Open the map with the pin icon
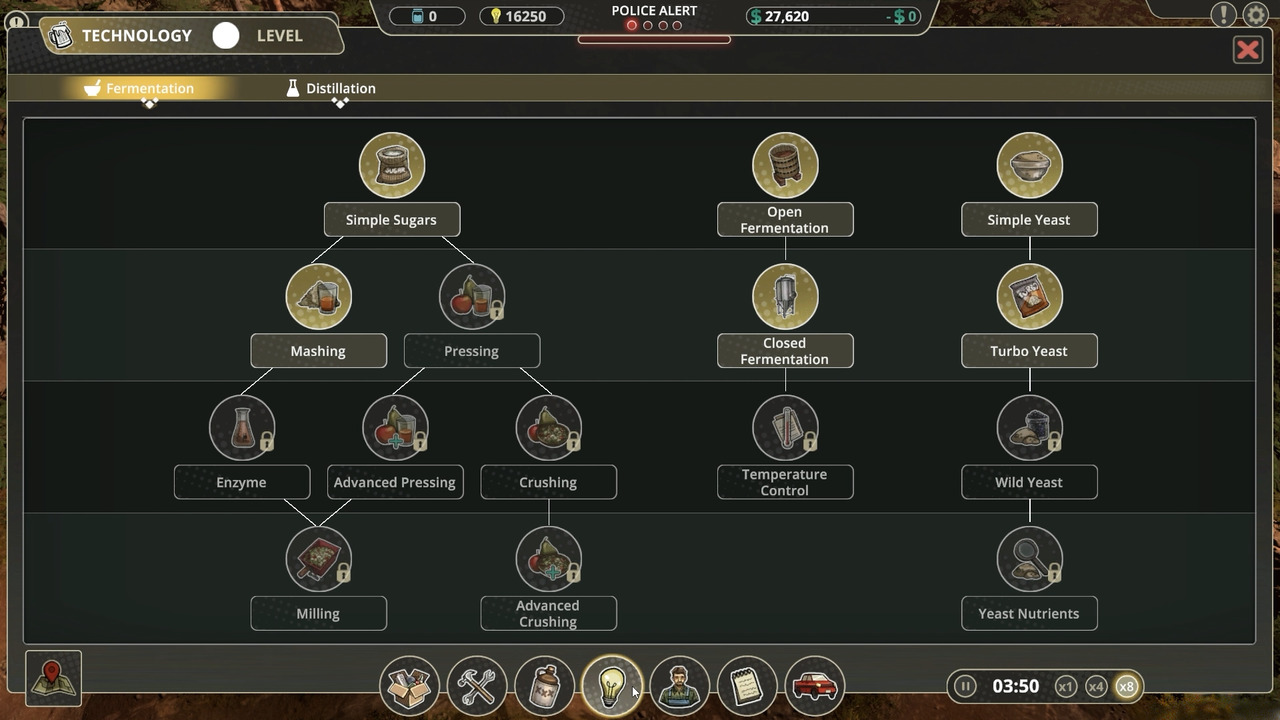The width and height of the screenshot is (1280, 720). tap(53, 678)
